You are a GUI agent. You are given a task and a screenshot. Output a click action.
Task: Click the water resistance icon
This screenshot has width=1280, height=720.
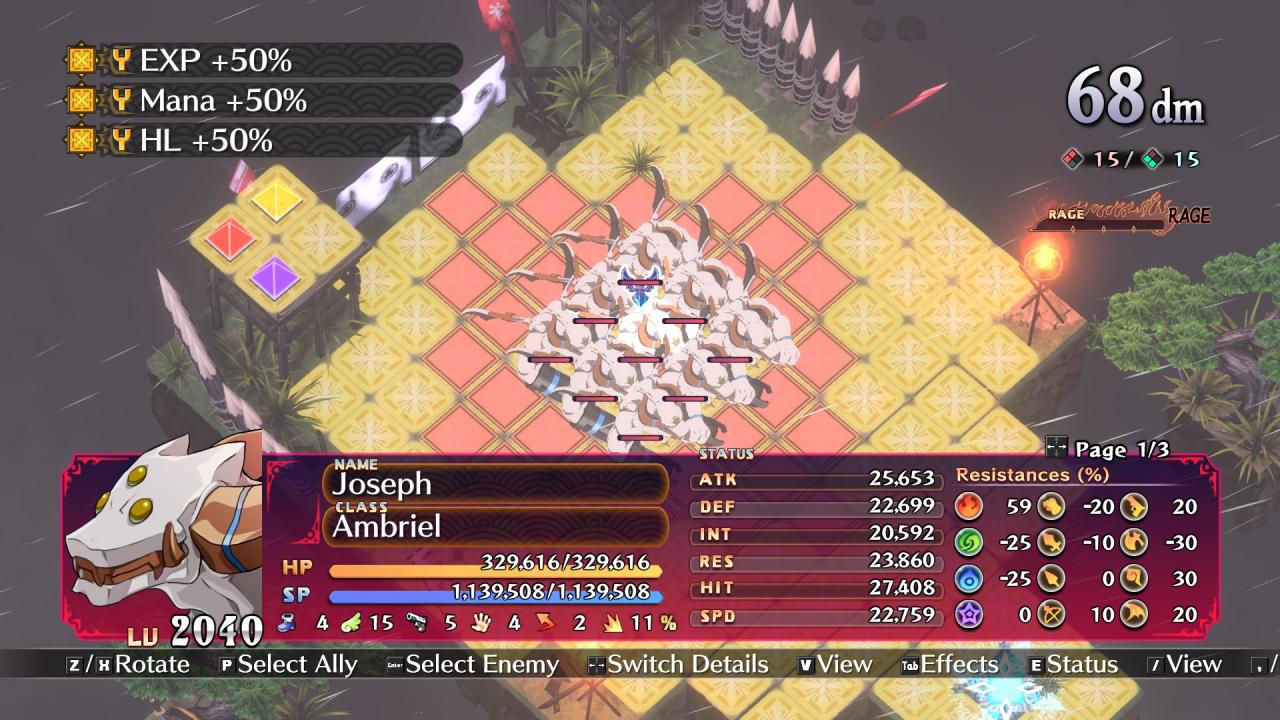tap(968, 579)
